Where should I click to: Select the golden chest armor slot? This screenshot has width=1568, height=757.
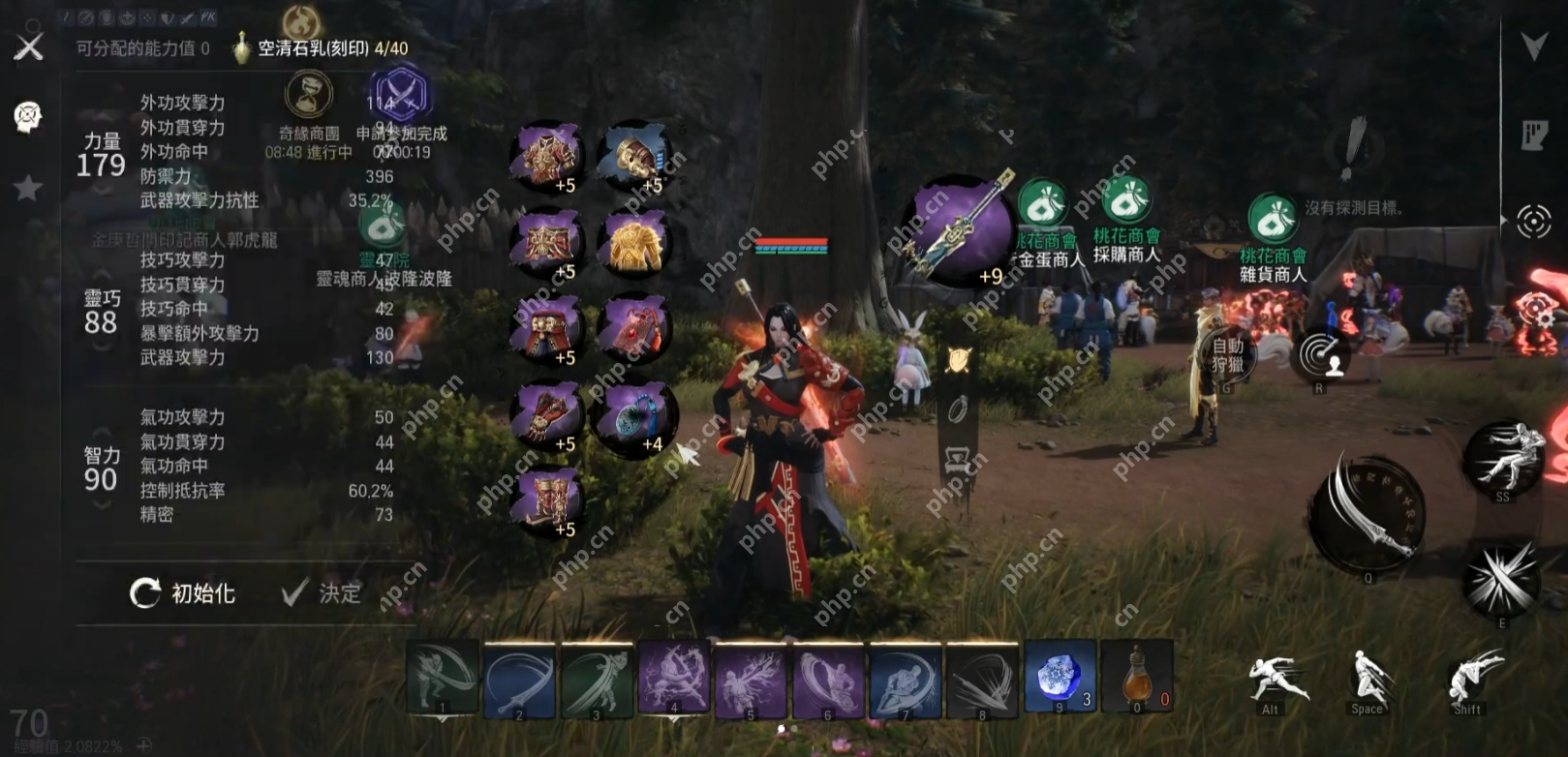pos(635,242)
